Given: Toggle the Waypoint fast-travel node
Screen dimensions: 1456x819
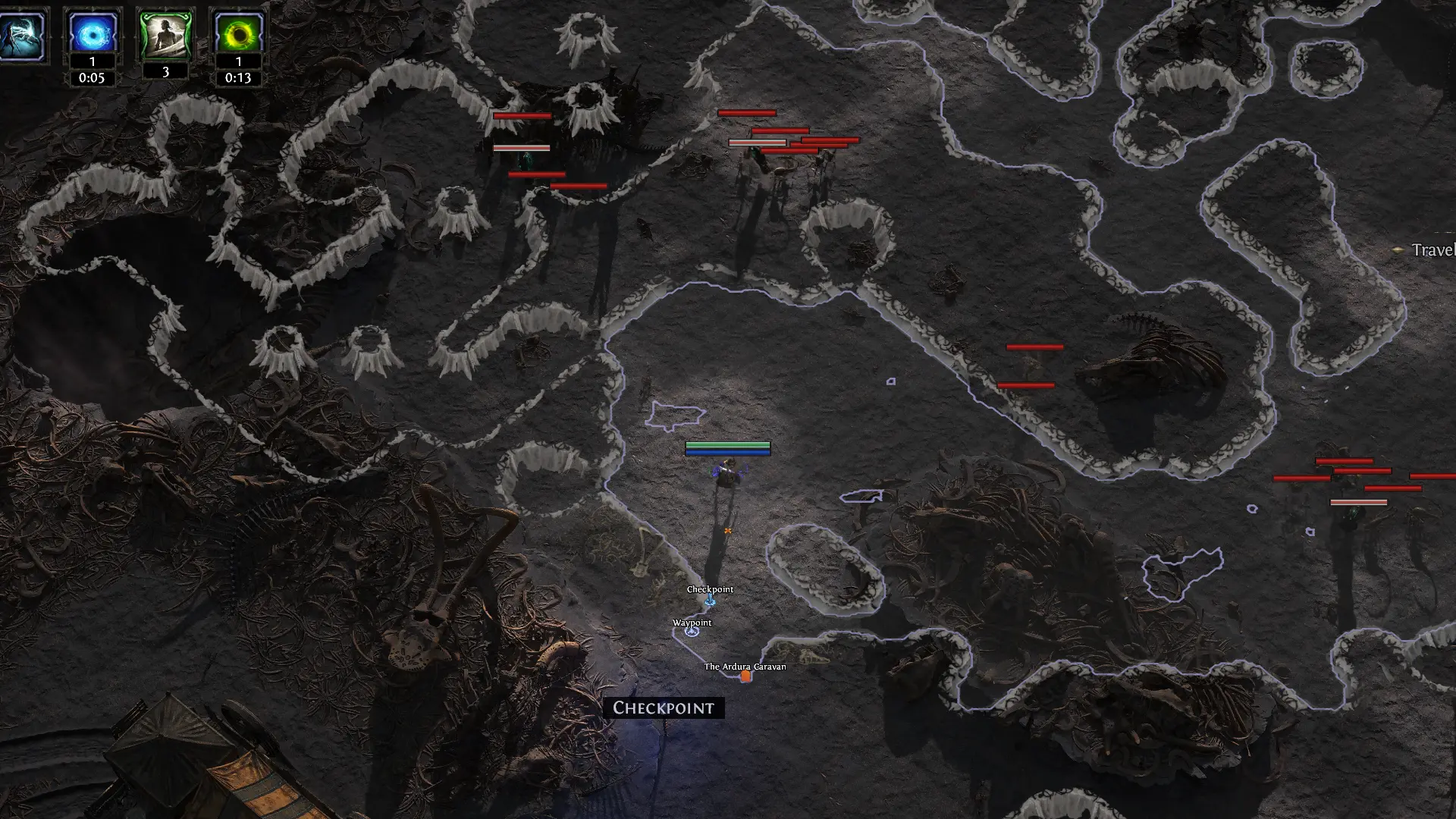Looking at the screenshot, I should pos(691,631).
